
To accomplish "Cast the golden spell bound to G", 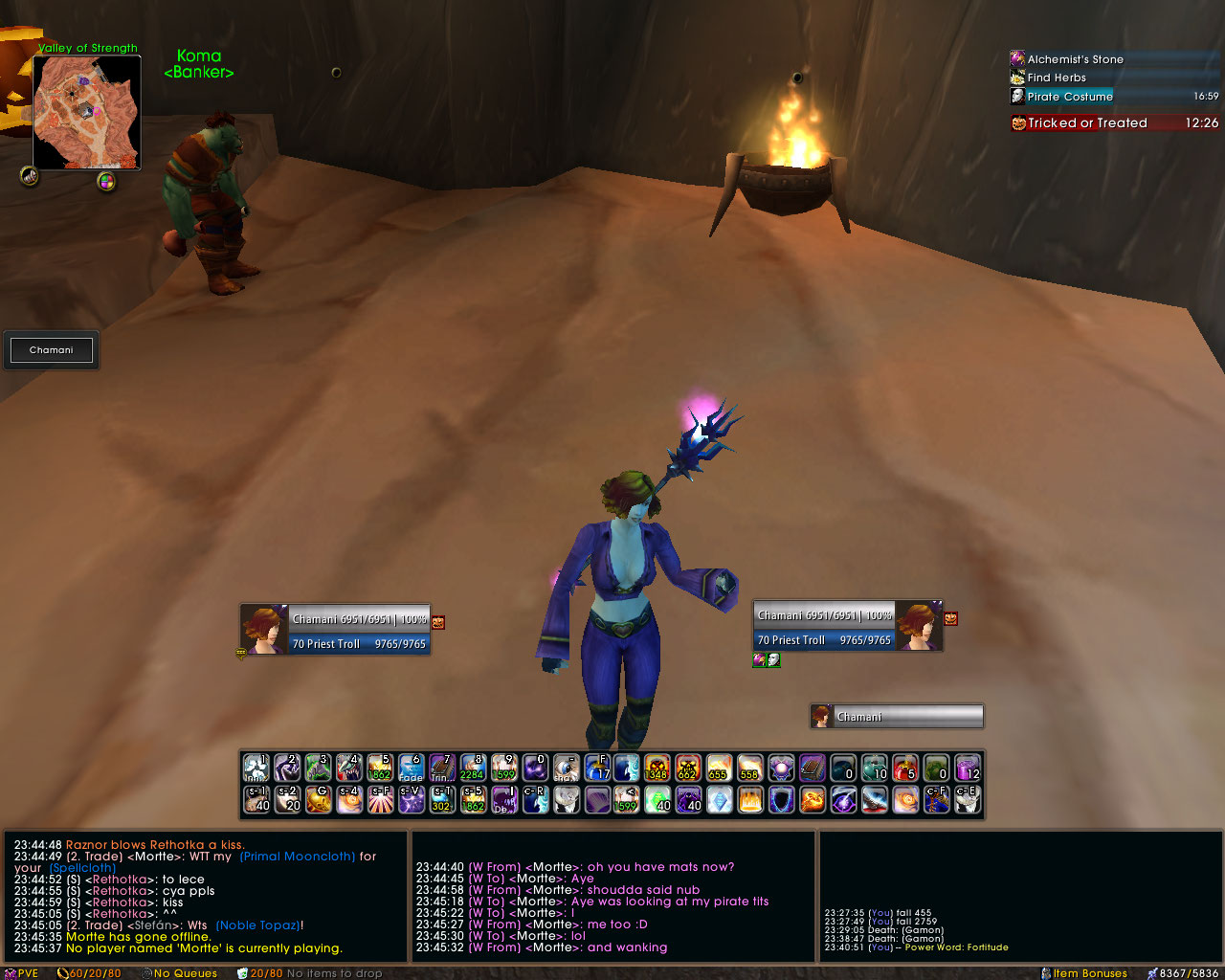I will (x=319, y=799).
